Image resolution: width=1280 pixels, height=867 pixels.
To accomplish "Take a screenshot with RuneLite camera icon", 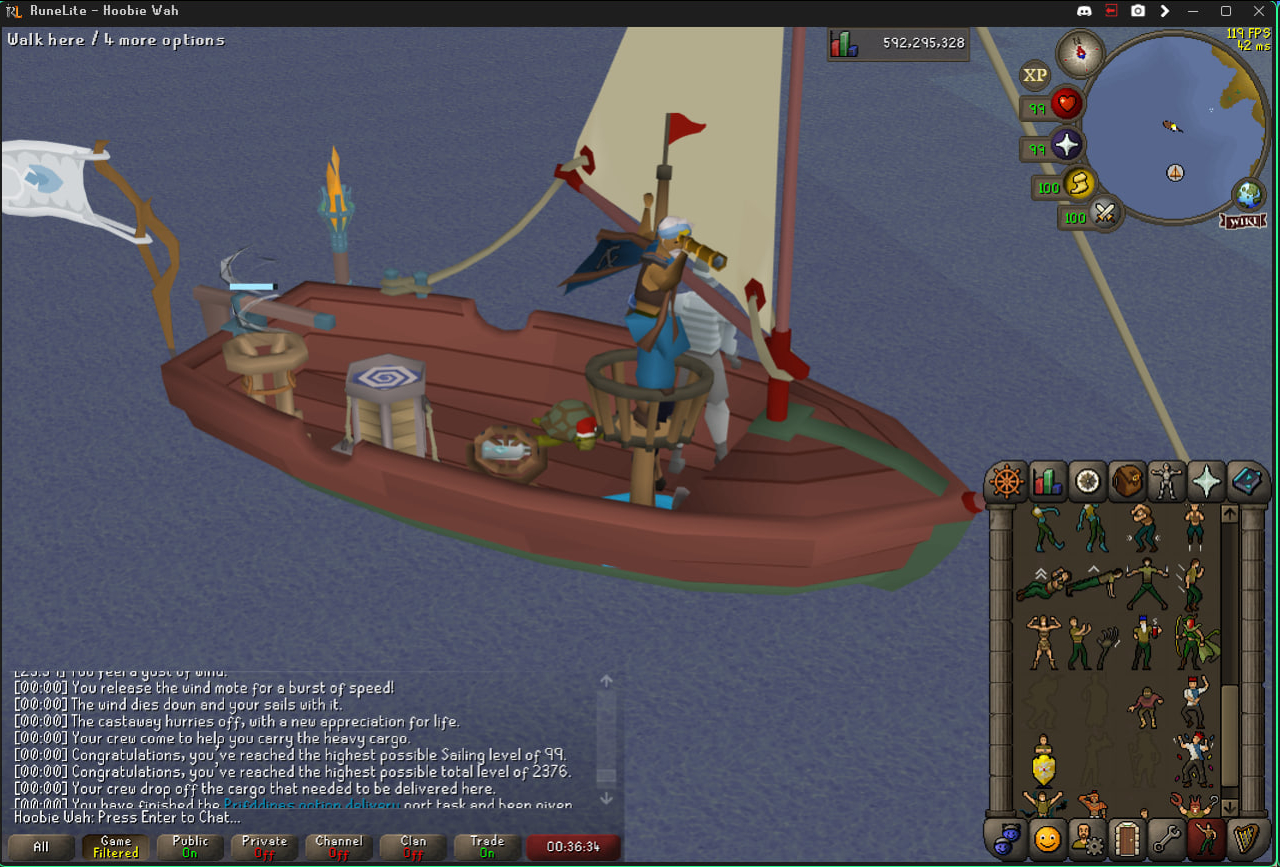I will point(1138,11).
